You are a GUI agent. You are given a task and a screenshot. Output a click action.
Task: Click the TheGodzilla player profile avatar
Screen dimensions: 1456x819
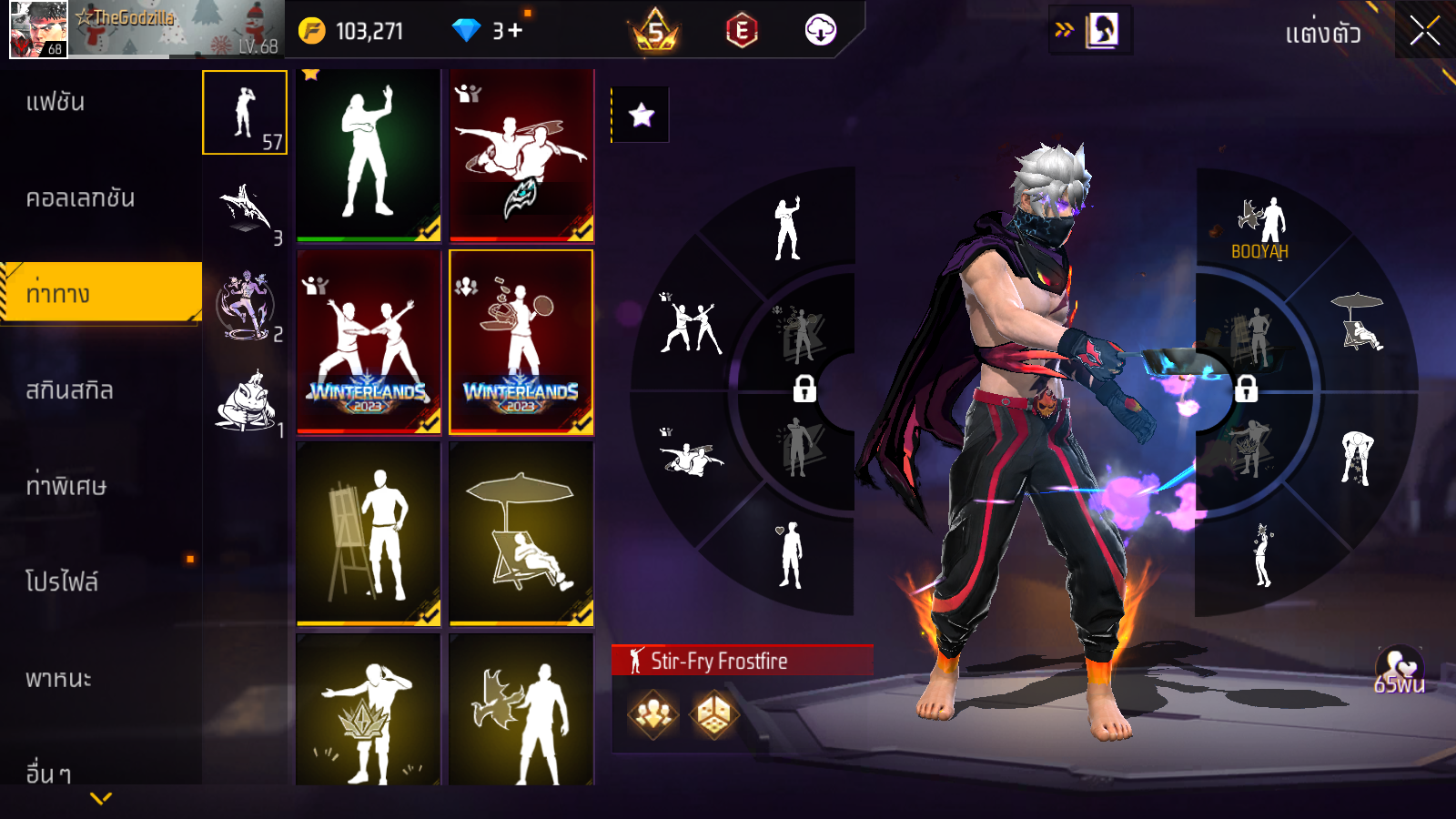(x=38, y=30)
